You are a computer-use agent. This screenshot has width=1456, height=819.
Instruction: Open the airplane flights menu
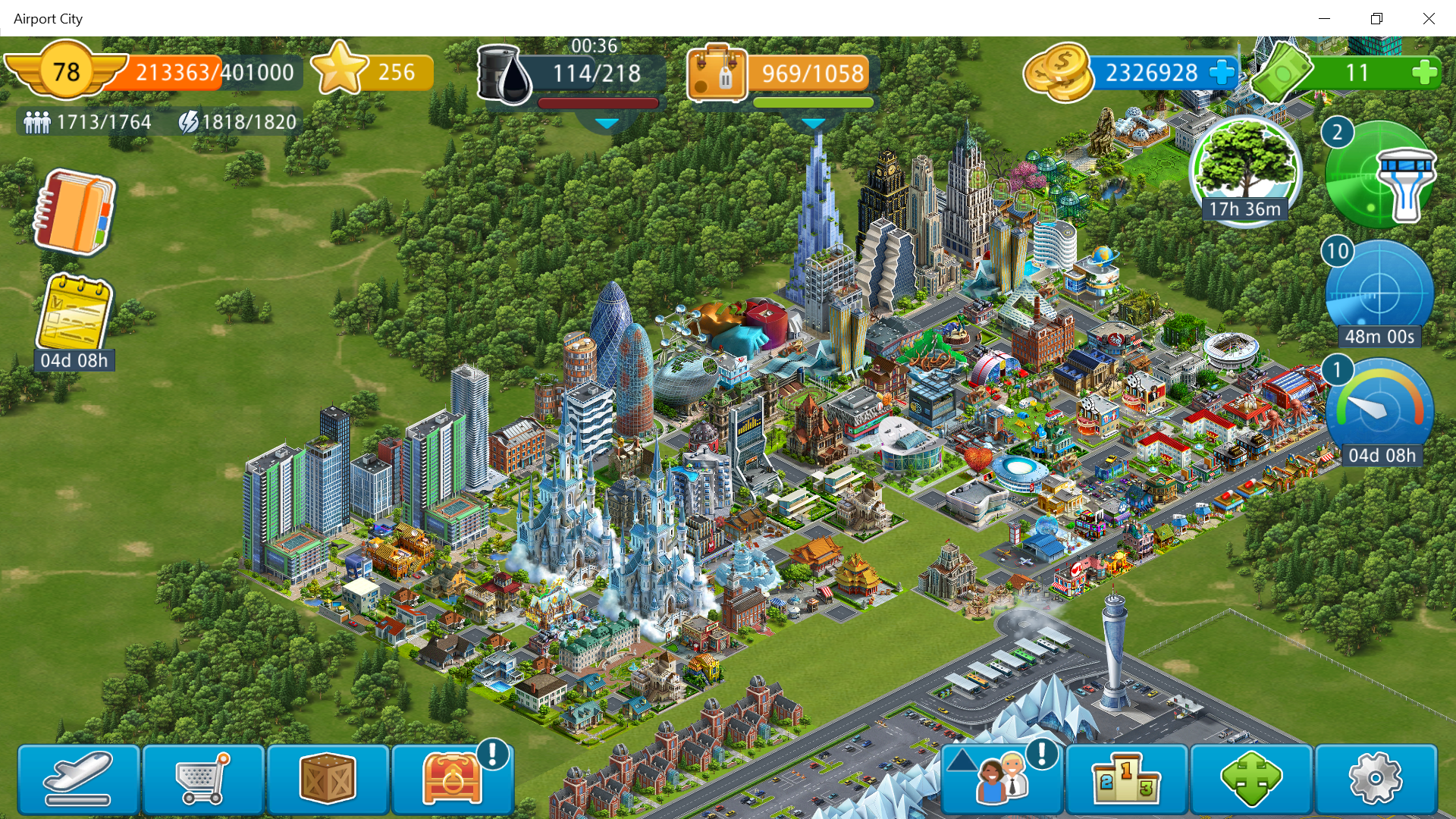pos(78,779)
